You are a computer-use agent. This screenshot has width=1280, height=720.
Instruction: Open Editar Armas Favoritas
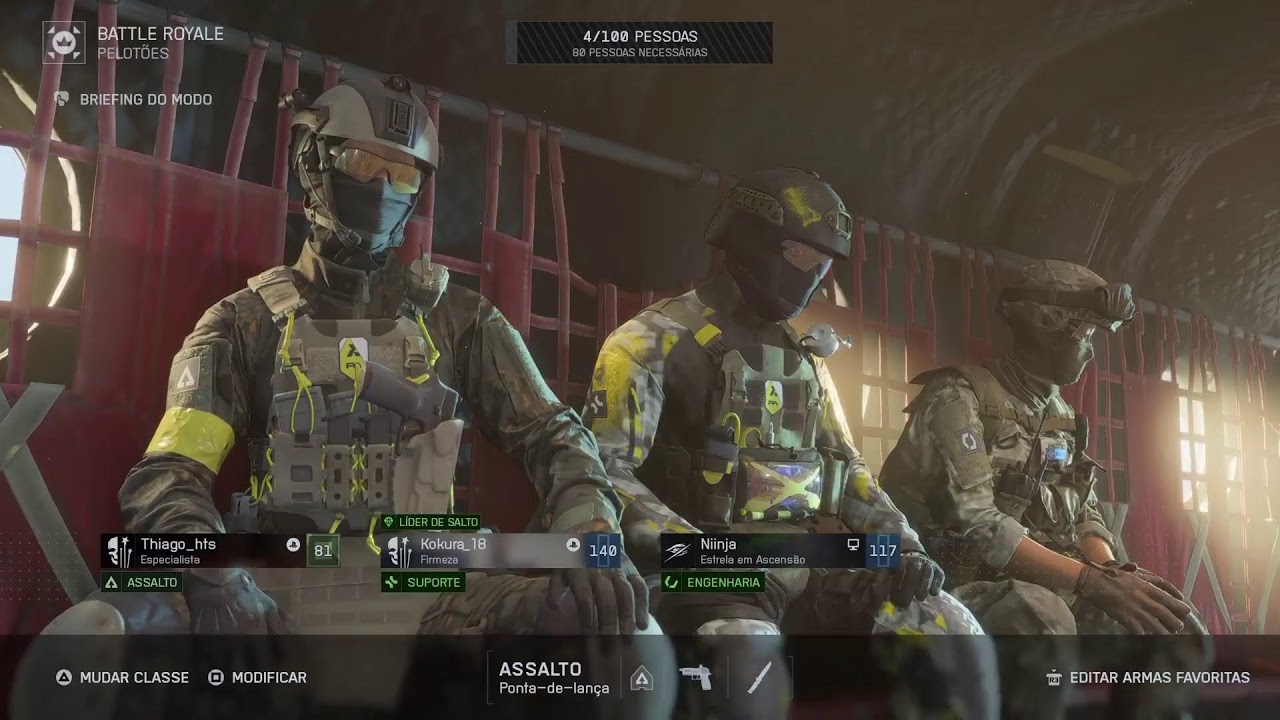(1148, 677)
